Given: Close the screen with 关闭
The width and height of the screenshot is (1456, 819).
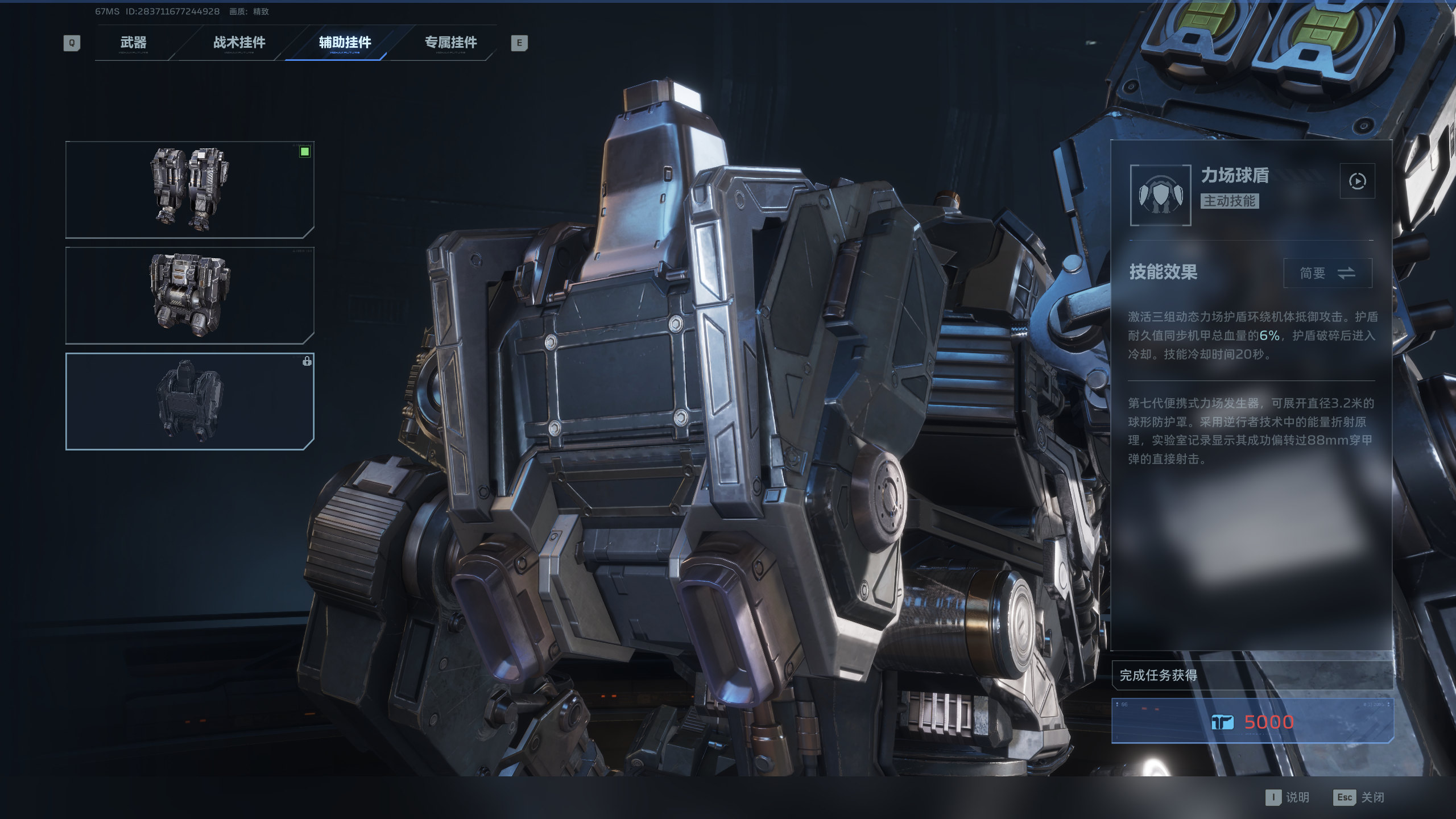Looking at the screenshot, I should point(1359,797).
